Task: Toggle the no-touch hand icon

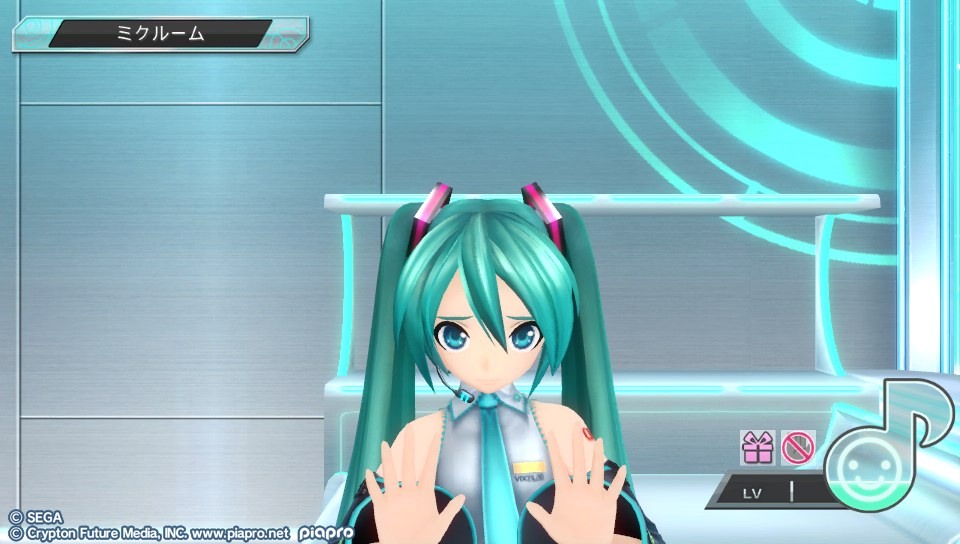Action: click(x=797, y=447)
